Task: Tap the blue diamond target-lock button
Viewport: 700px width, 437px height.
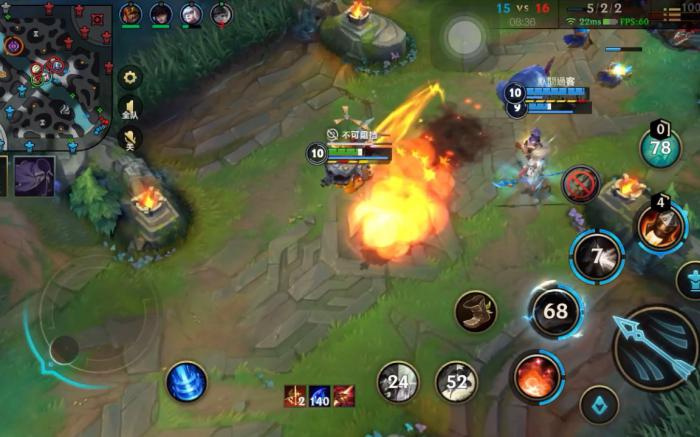Action: tap(599, 405)
